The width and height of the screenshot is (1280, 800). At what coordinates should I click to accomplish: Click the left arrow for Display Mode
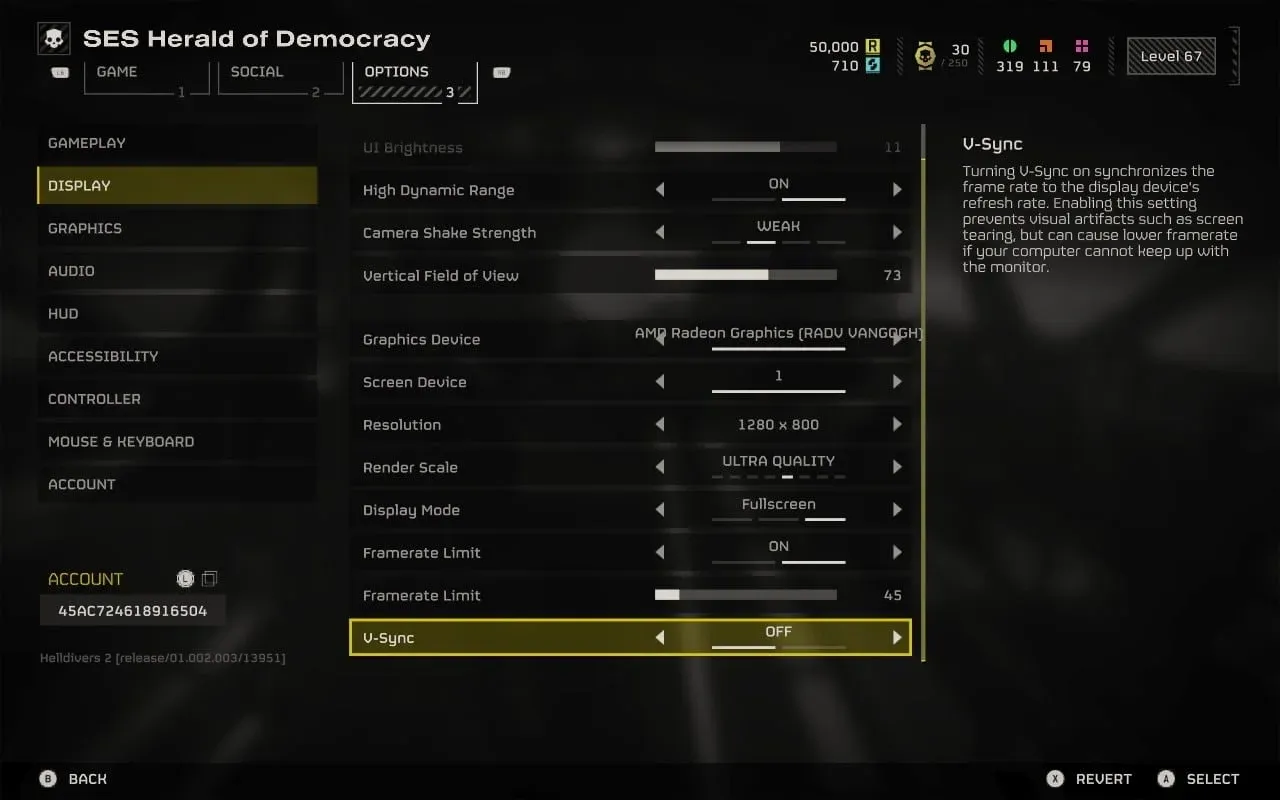coord(660,510)
